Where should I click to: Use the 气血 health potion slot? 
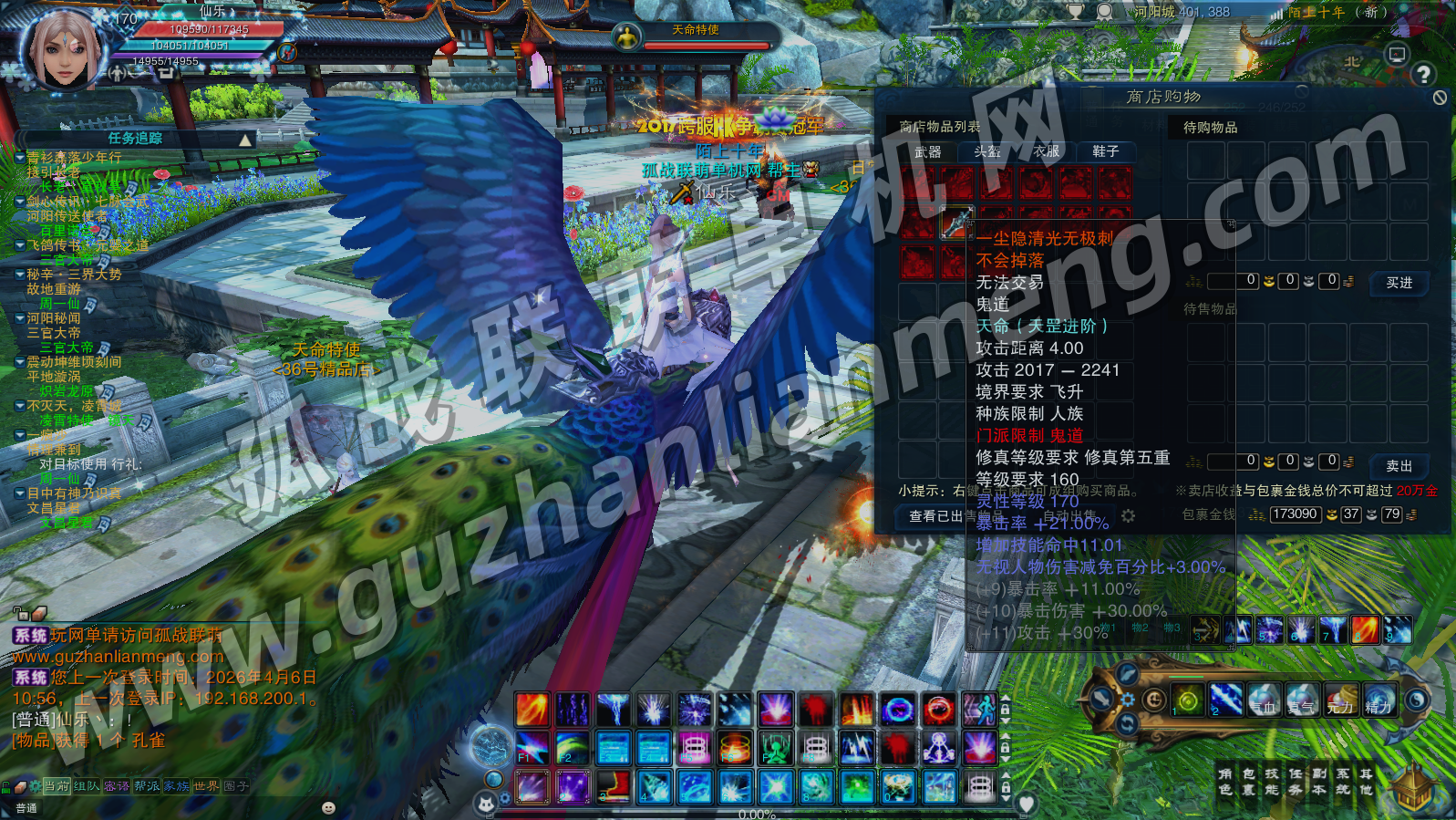click(1263, 700)
